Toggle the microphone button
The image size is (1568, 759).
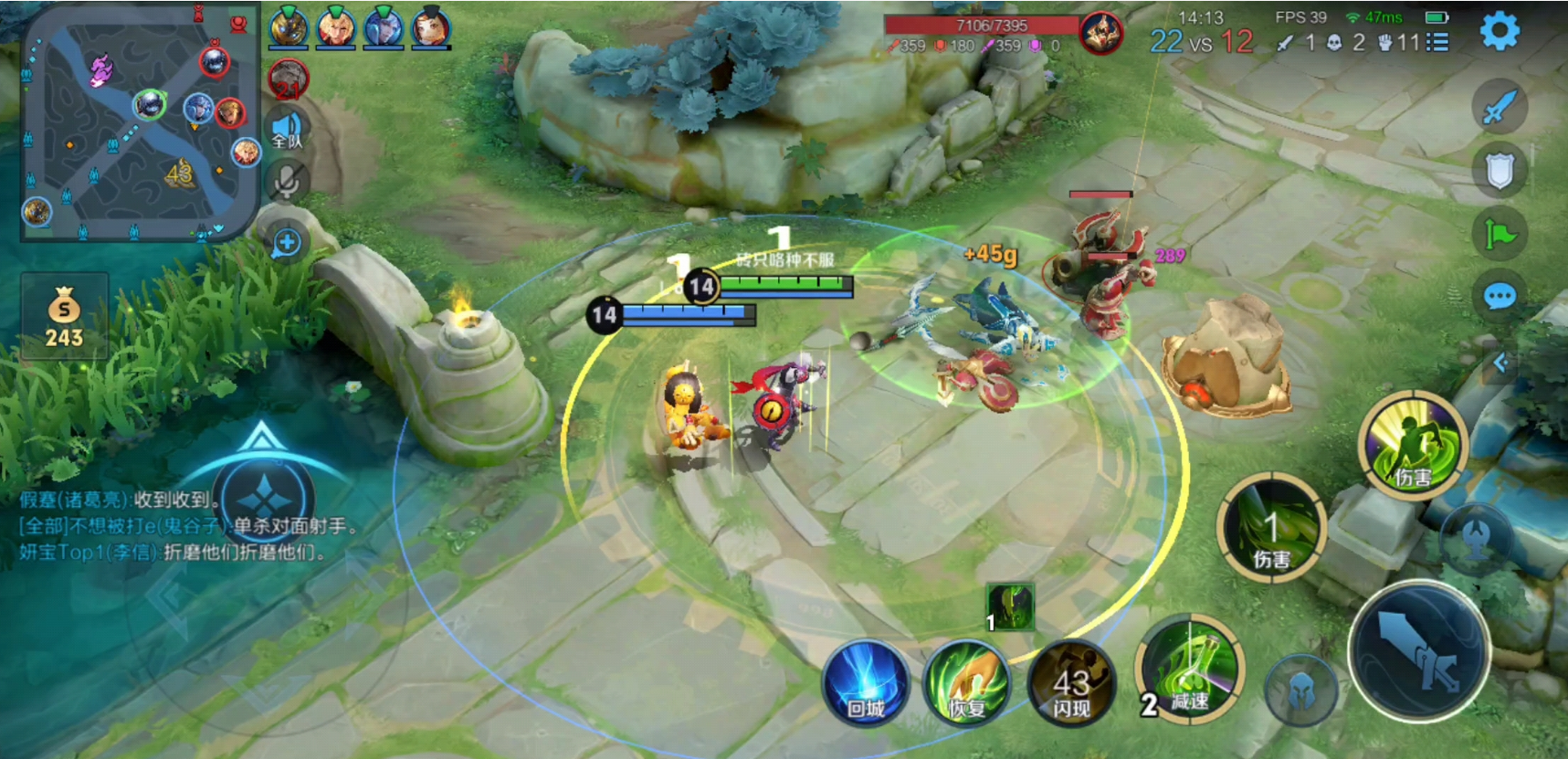pyautogui.click(x=287, y=183)
